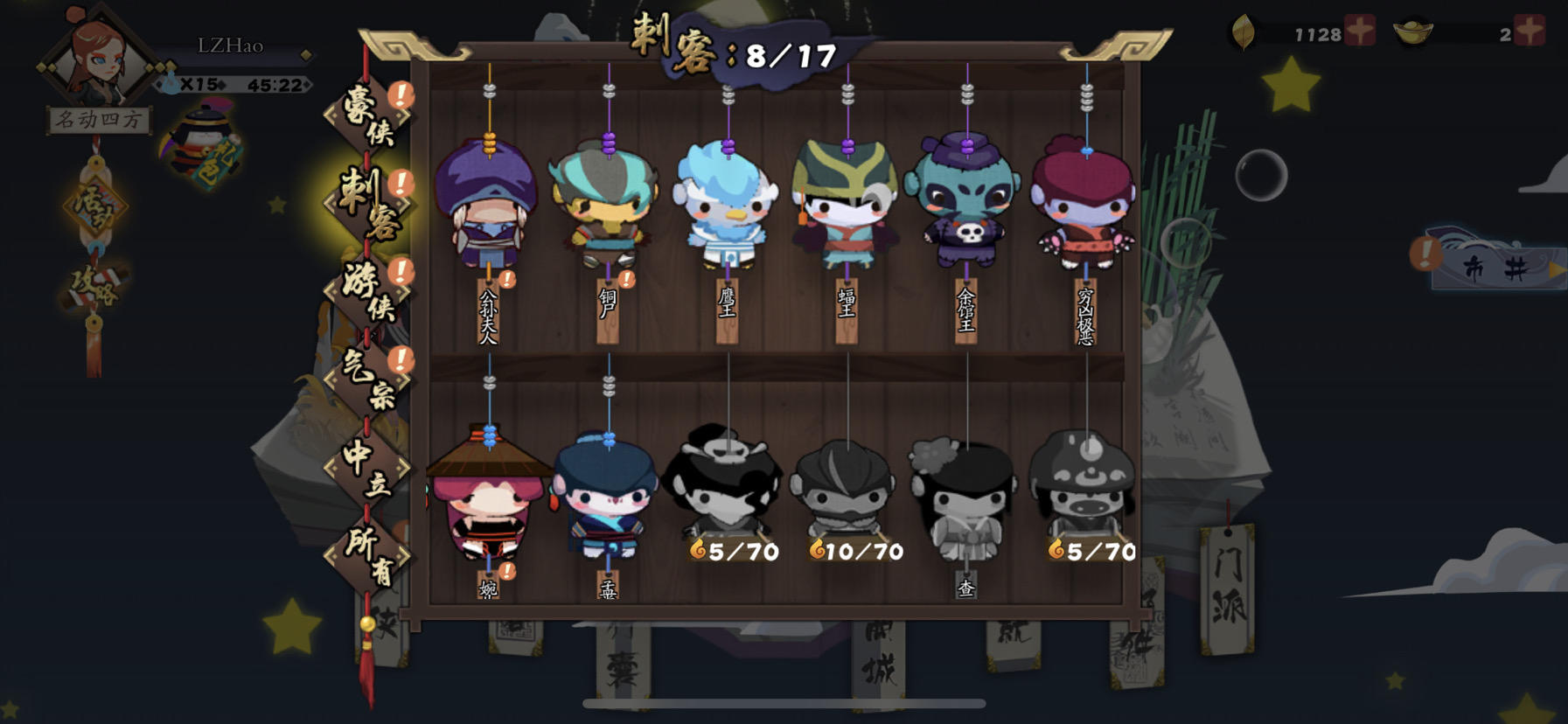1568x724 pixels.
Task: Switch to the 所有 category tab
Action: click(371, 551)
